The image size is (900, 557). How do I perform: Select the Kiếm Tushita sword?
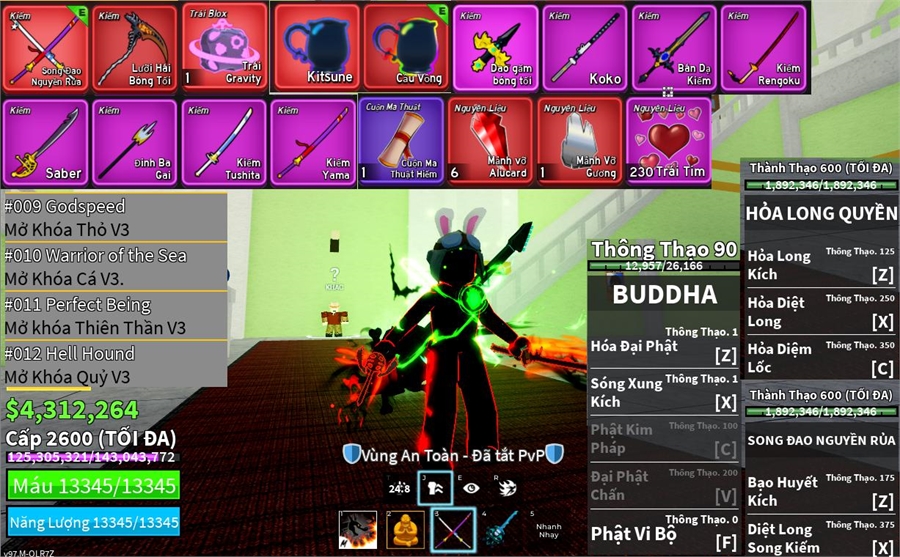tap(225, 141)
